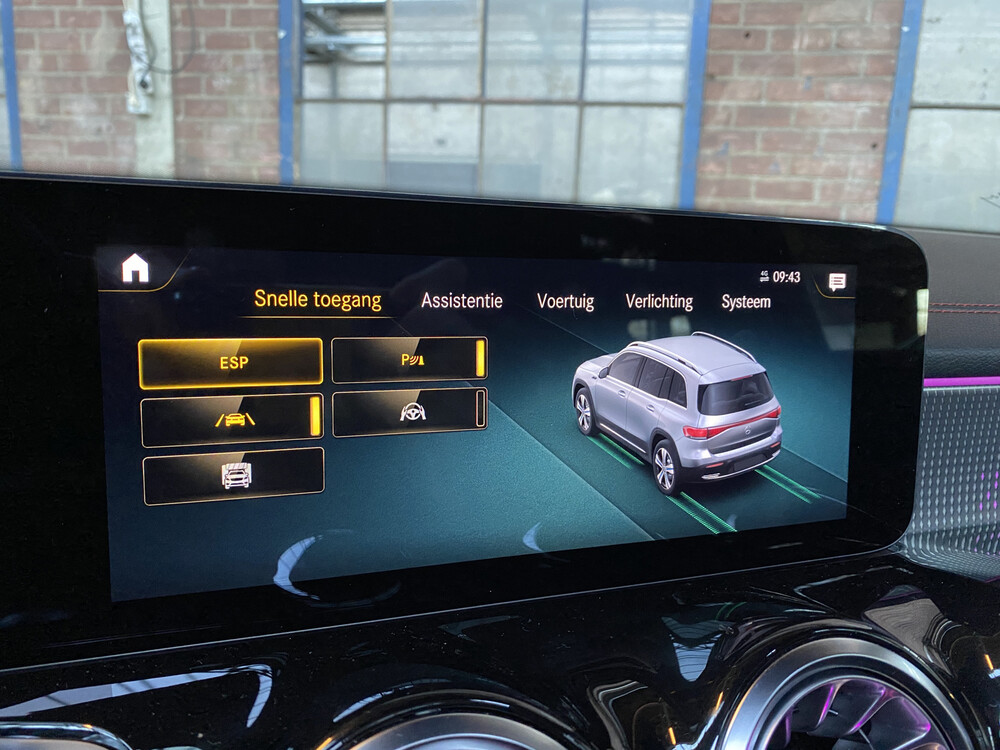The height and width of the screenshot is (750, 1000).
Task: Switch to the Snelle toegang tab
Action: click(317, 299)
